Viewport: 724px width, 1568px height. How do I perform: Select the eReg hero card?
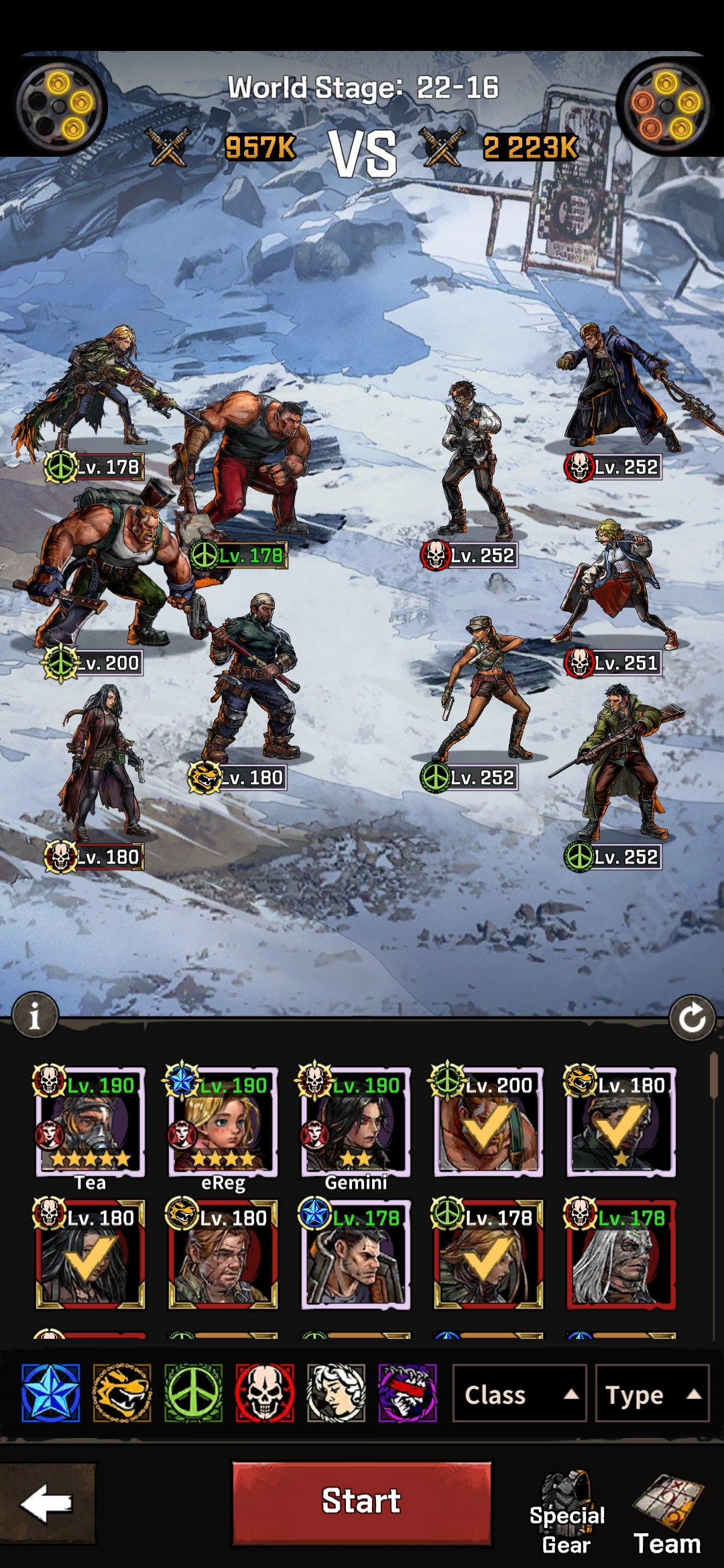223,1122
